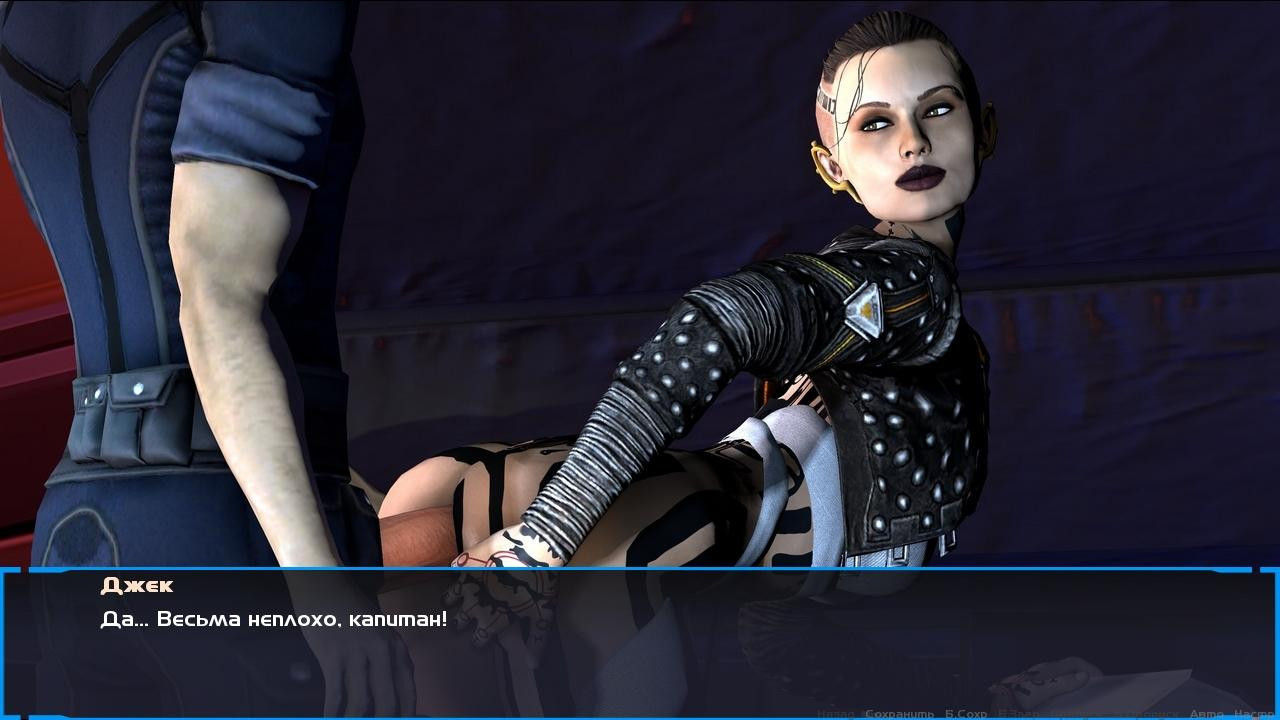Click the dialogue text box to continue
Image resolution: width=1280 pixels, height=720 pixels.
click(640, 640)
